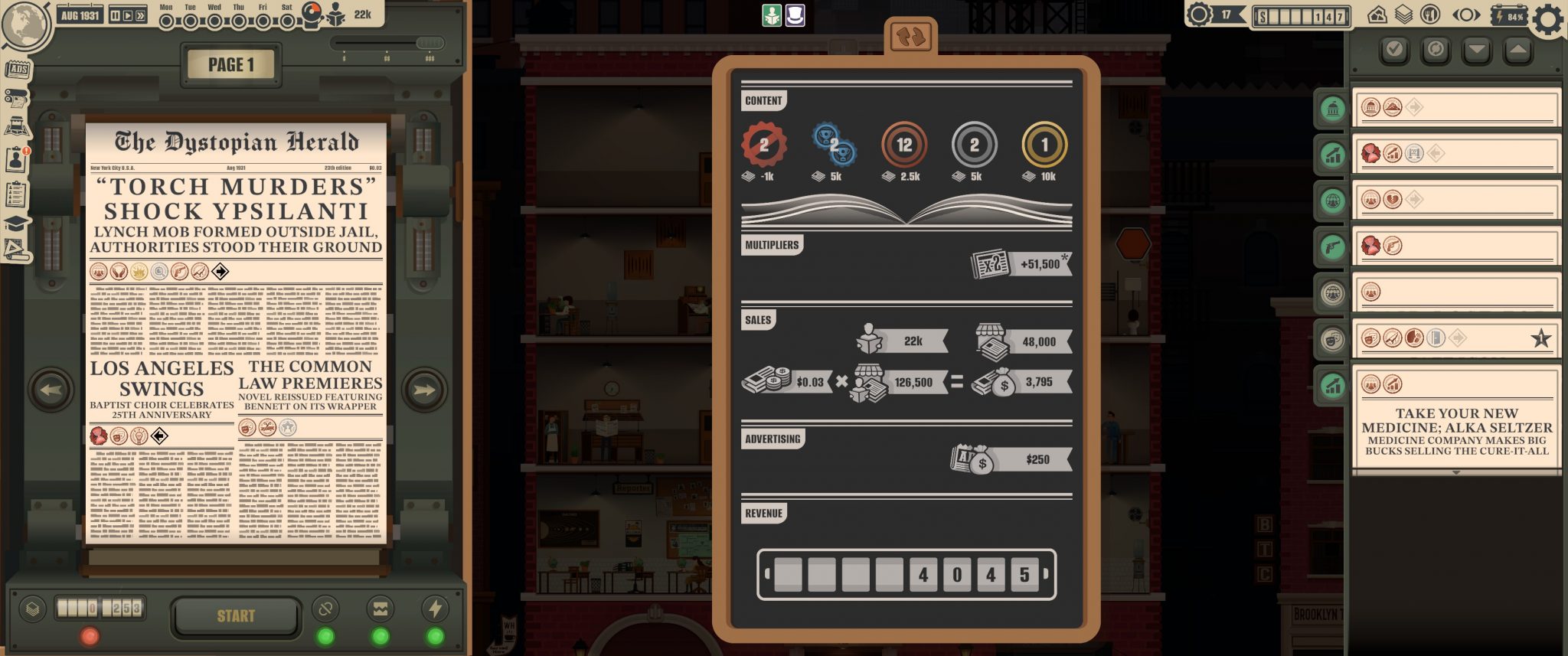Screen dimensions: 1568x656
Task: Pause the game time
Action: tap(115, 15)
